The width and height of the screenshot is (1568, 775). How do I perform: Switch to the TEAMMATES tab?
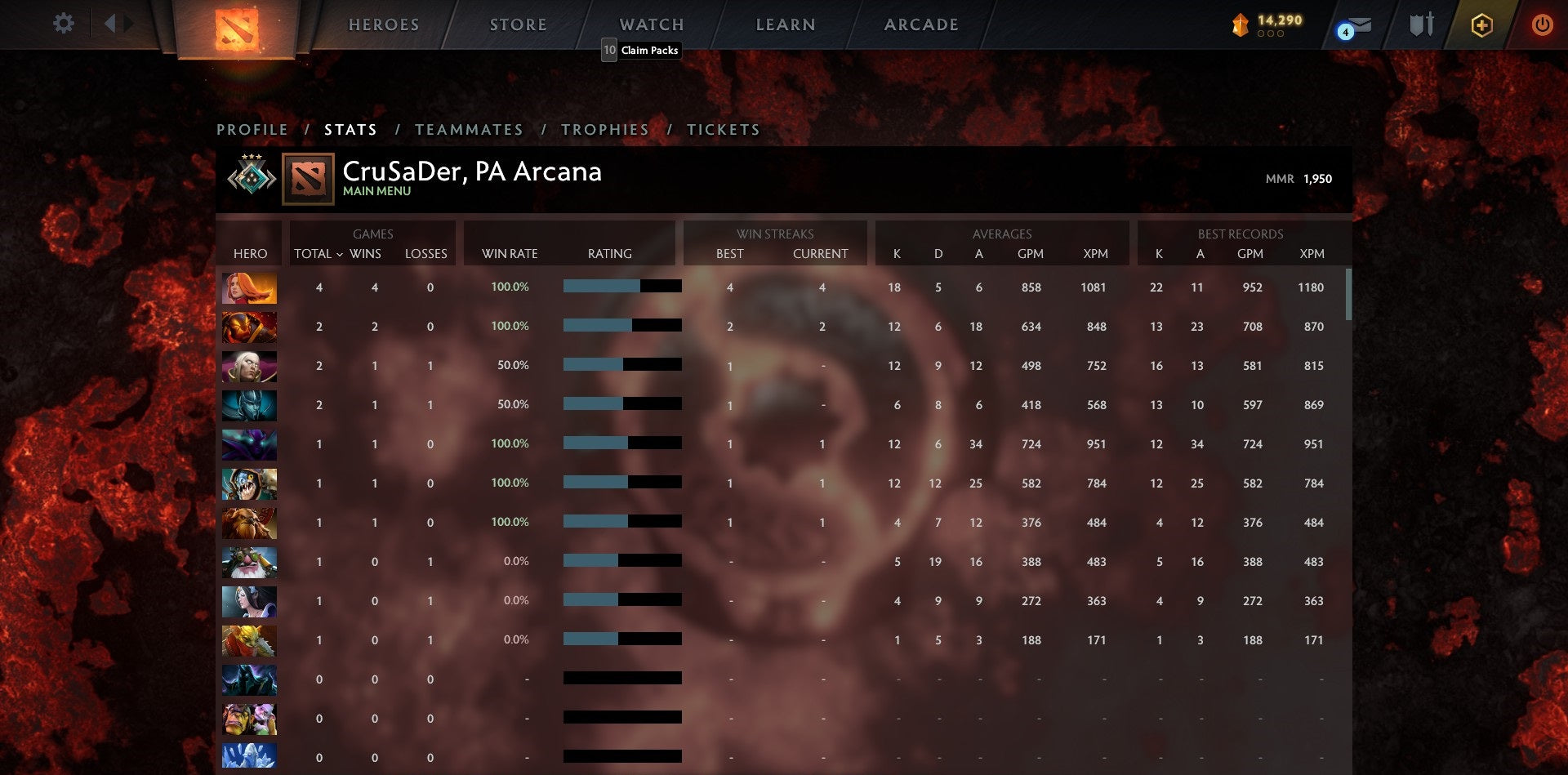tap(470, 129)
